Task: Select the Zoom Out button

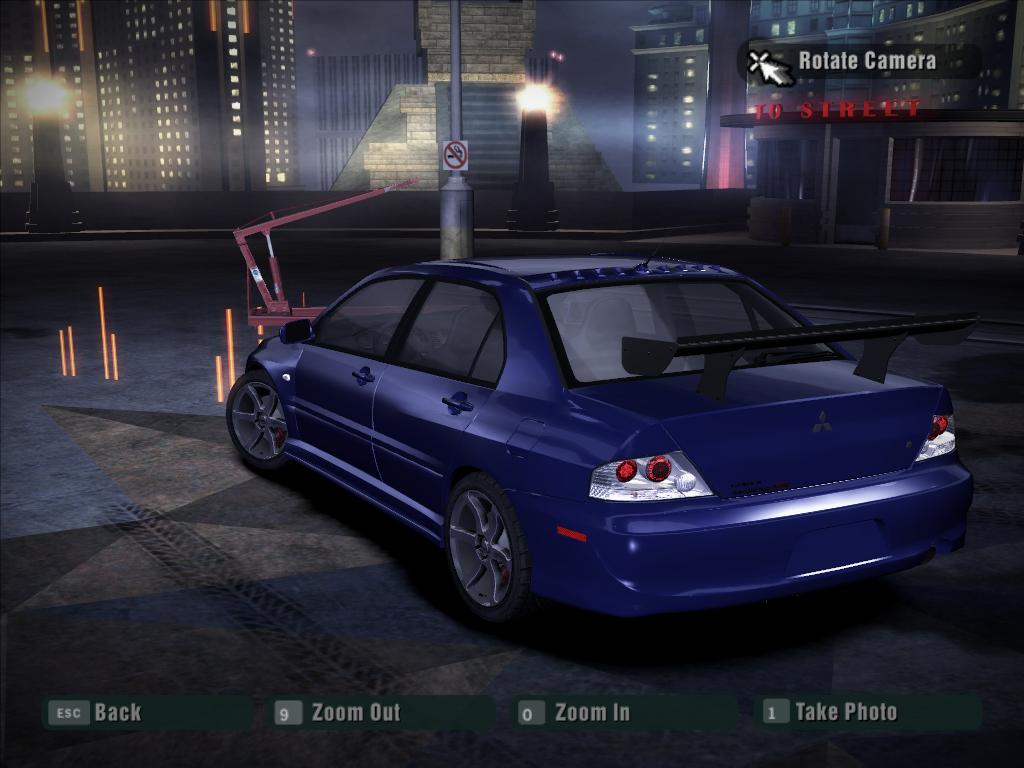Action: click(354, 713)
